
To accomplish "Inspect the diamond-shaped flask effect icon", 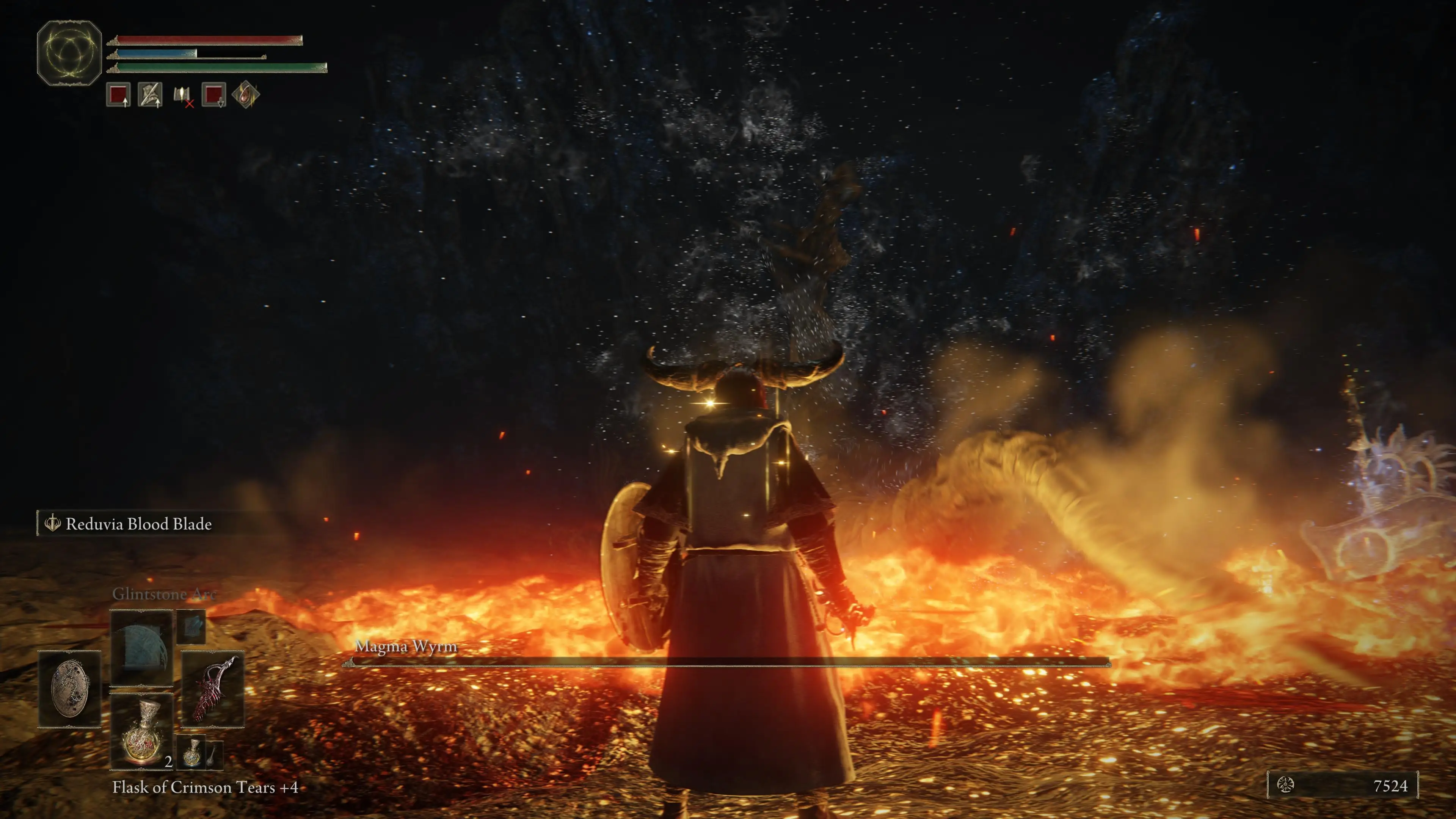I will (246, 94).
